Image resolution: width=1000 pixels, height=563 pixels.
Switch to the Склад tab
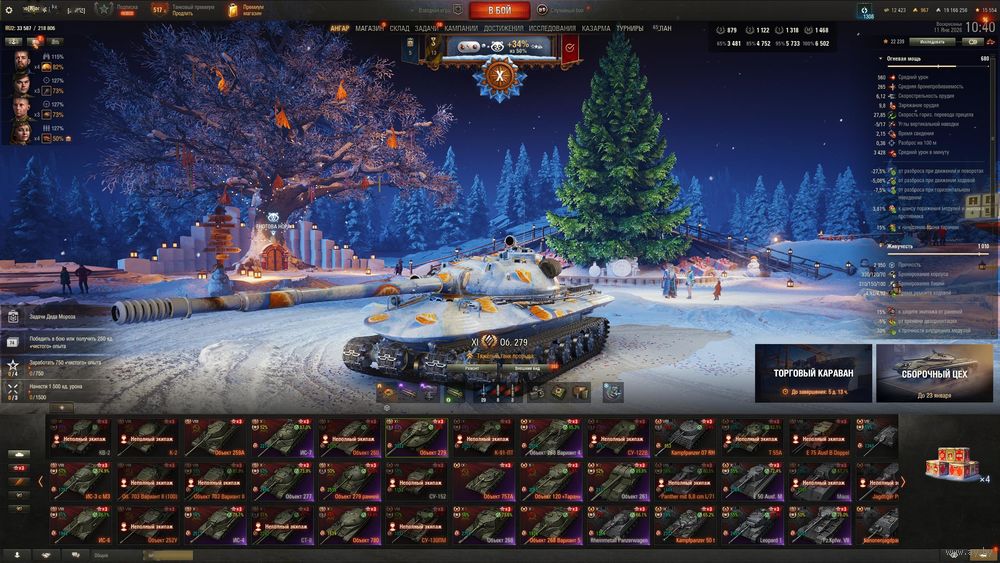click(x=399, y=29)
